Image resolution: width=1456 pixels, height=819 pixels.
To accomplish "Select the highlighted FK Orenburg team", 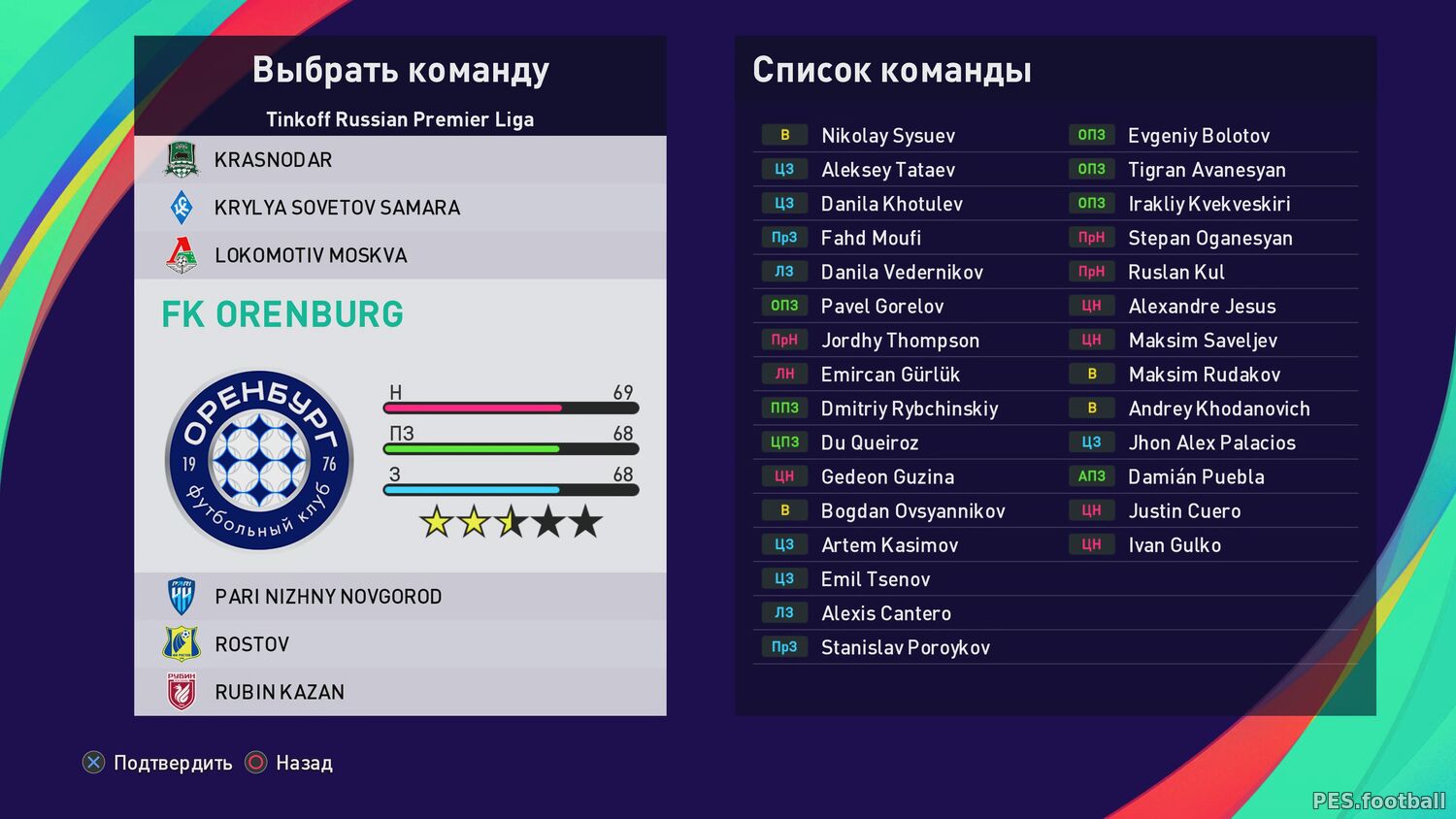I will [282, 314].
